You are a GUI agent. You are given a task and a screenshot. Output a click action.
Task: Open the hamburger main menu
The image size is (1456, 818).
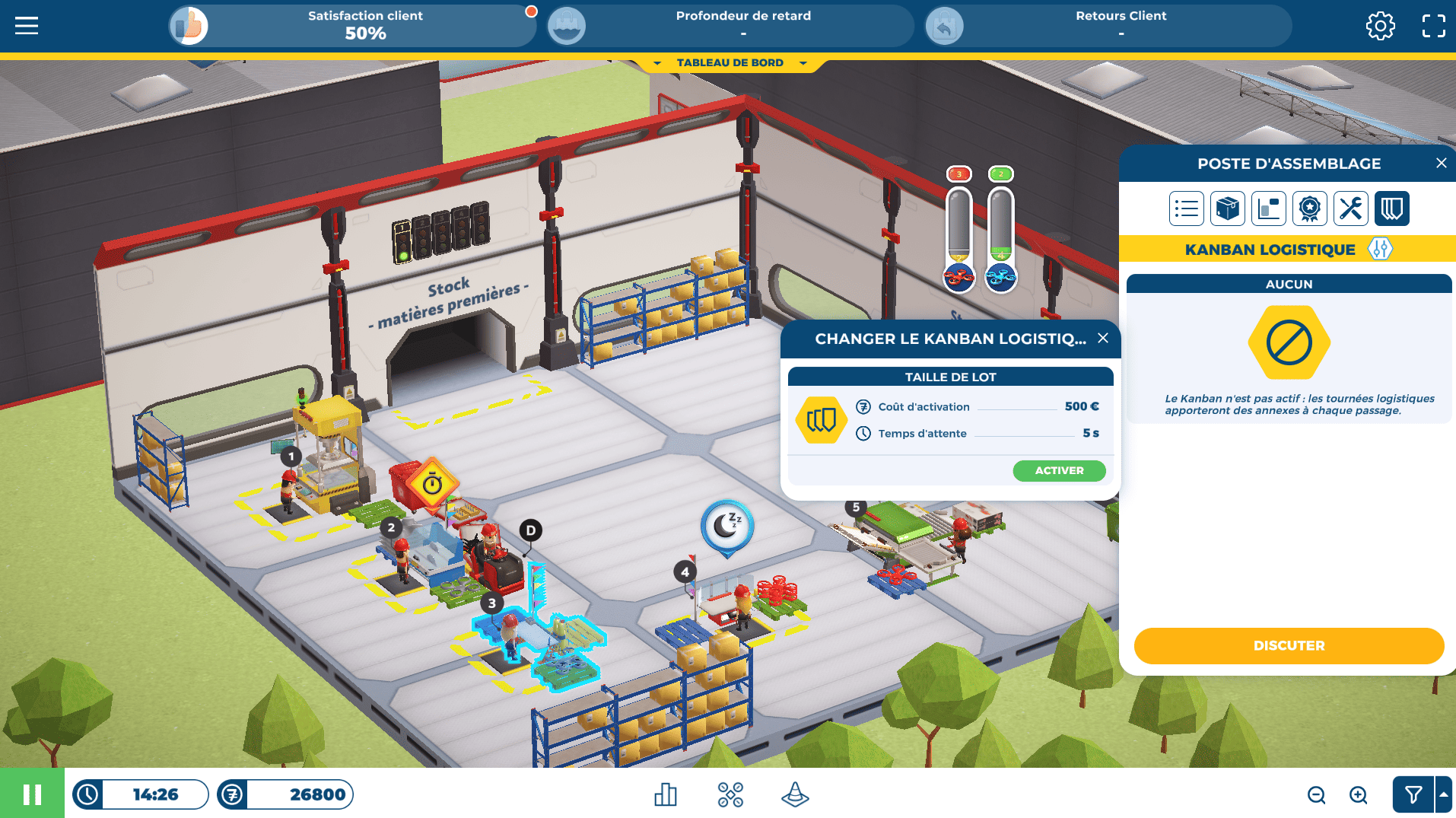point(27,26)
